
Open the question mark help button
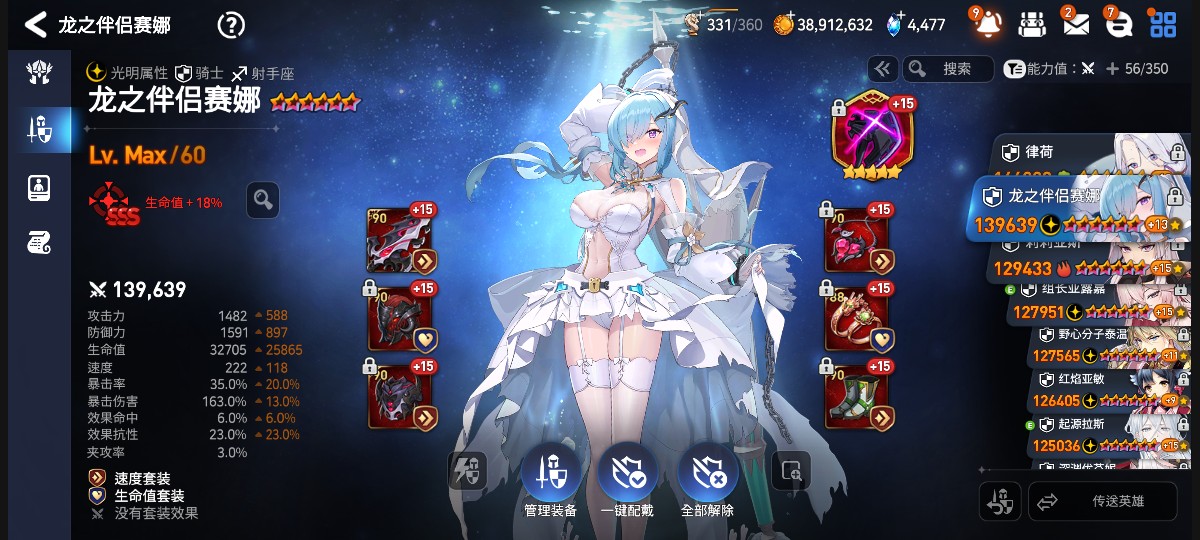pos(231,25)
